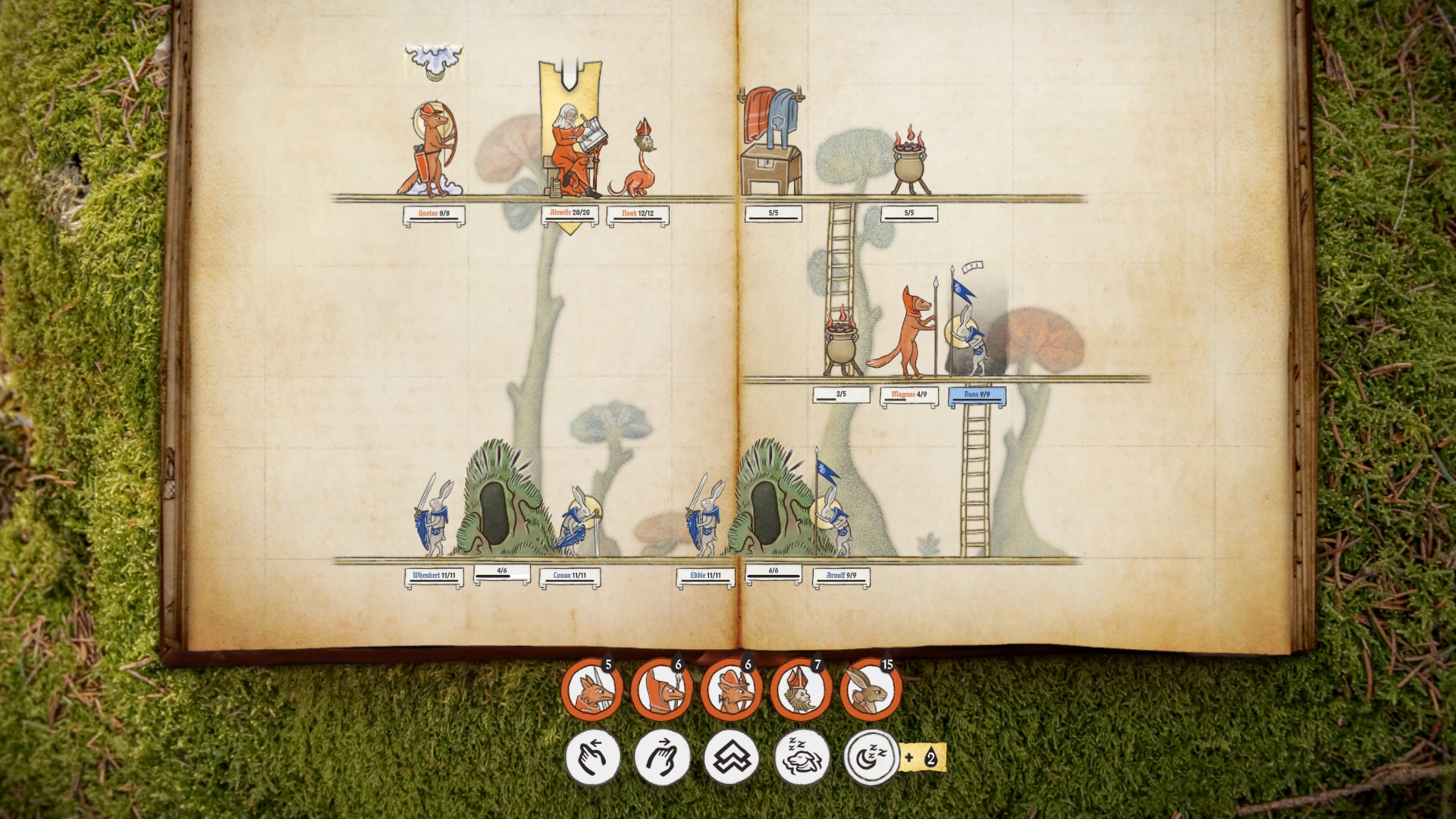The image size is (1456, 819).
Task: End turn with the moon rest button
Action: (x=871, y=757)
